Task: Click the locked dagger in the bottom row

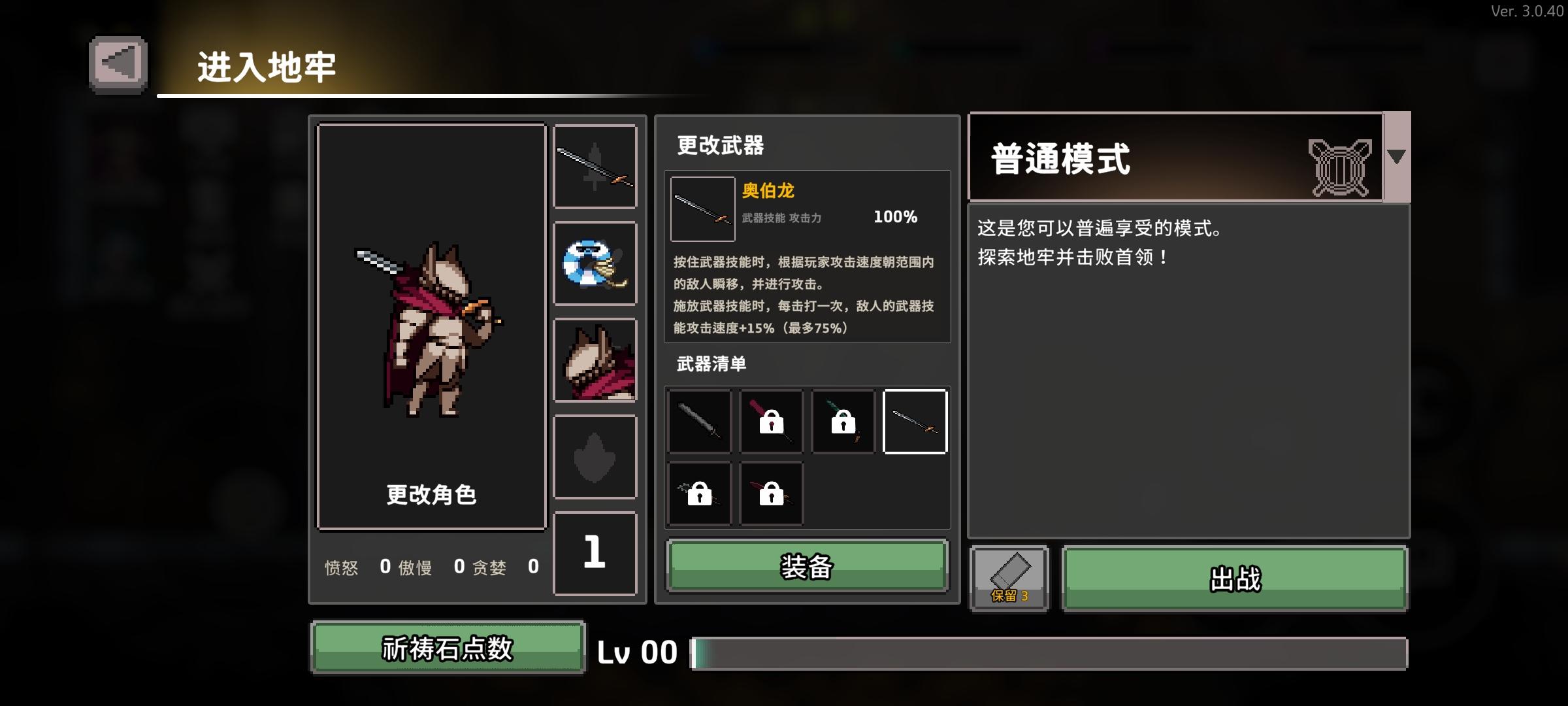Action: pos(699,494)
